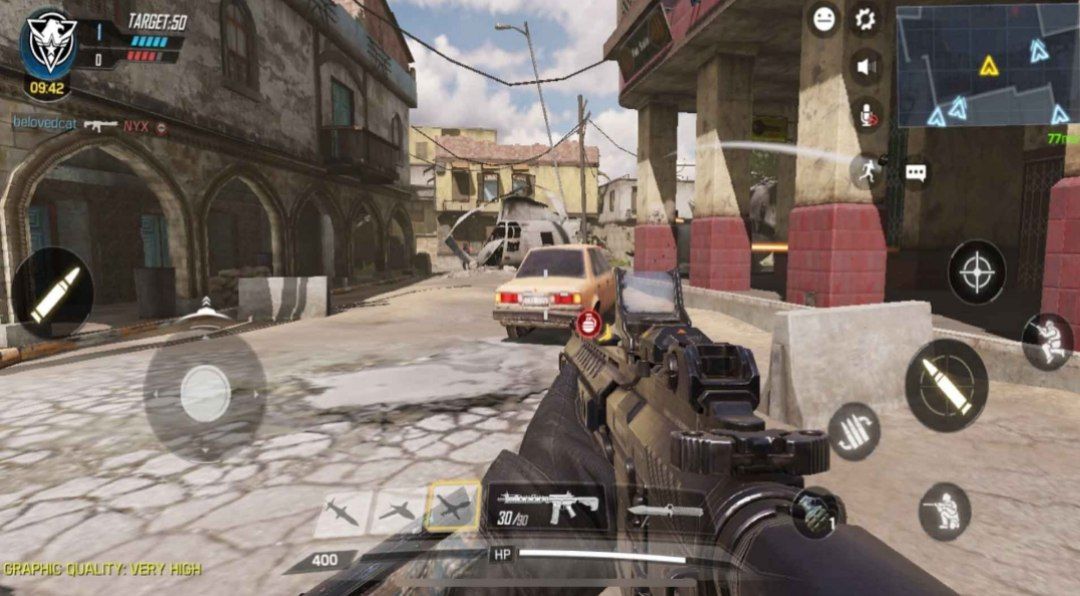Viewport: 1080px width, 596px height.
Task: Toggle the speaker audio icon
Action: pyautogui.click(x=866, y=67)
